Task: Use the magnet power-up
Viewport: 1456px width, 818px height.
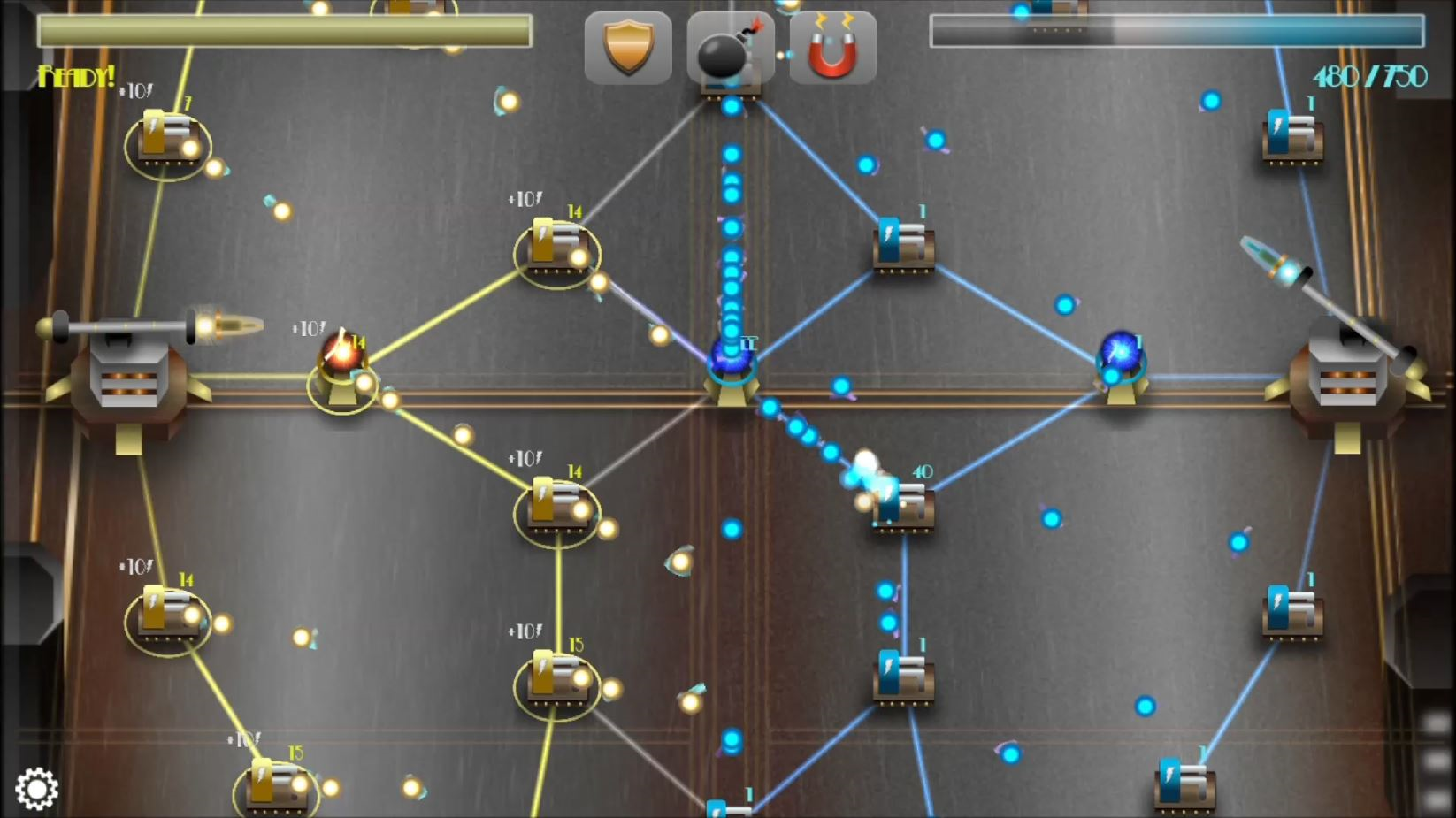Action: point(832,48)
